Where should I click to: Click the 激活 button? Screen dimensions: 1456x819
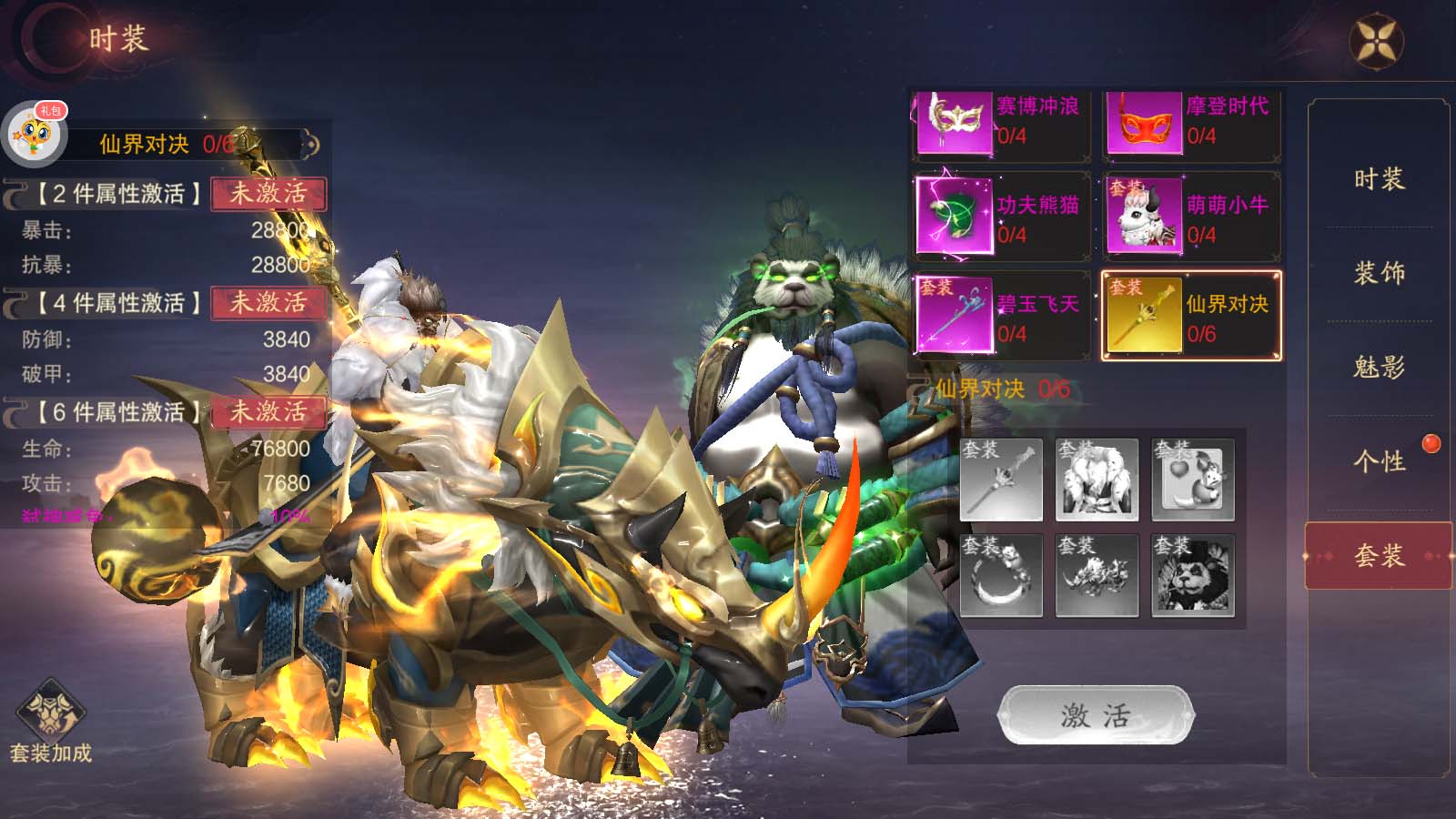point(1096,715)
